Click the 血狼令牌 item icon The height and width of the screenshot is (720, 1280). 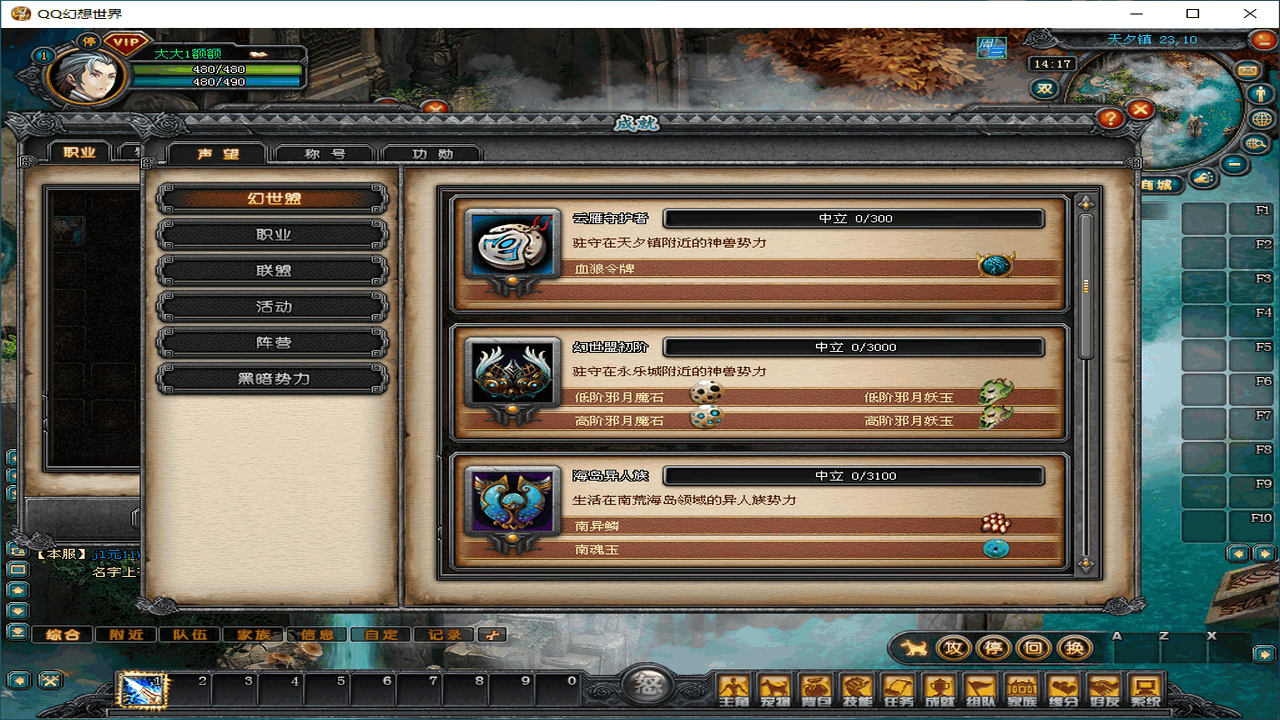pyautogui.click(x=995, y=265)
